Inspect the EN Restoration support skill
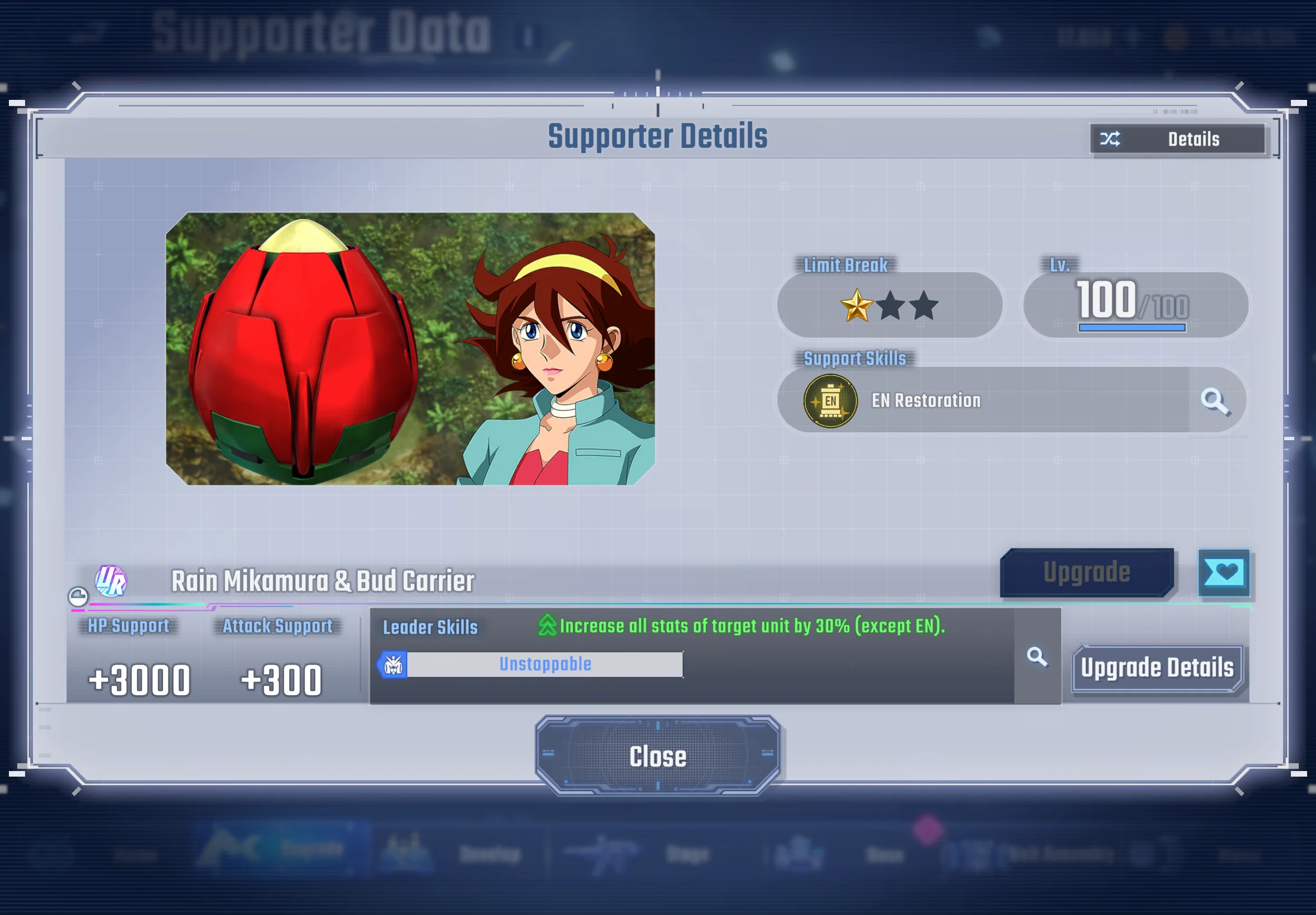1316x915 pixels. pos(925,400)
